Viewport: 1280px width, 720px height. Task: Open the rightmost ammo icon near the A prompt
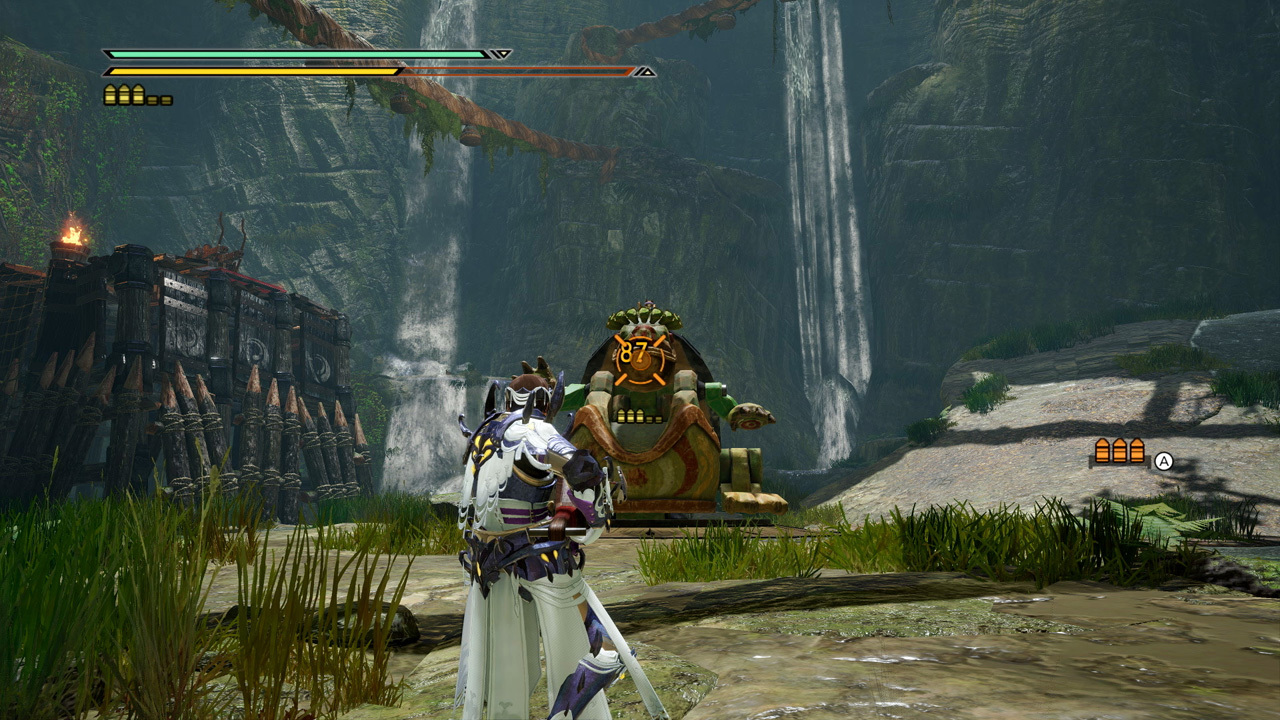tap(1138, 450)
